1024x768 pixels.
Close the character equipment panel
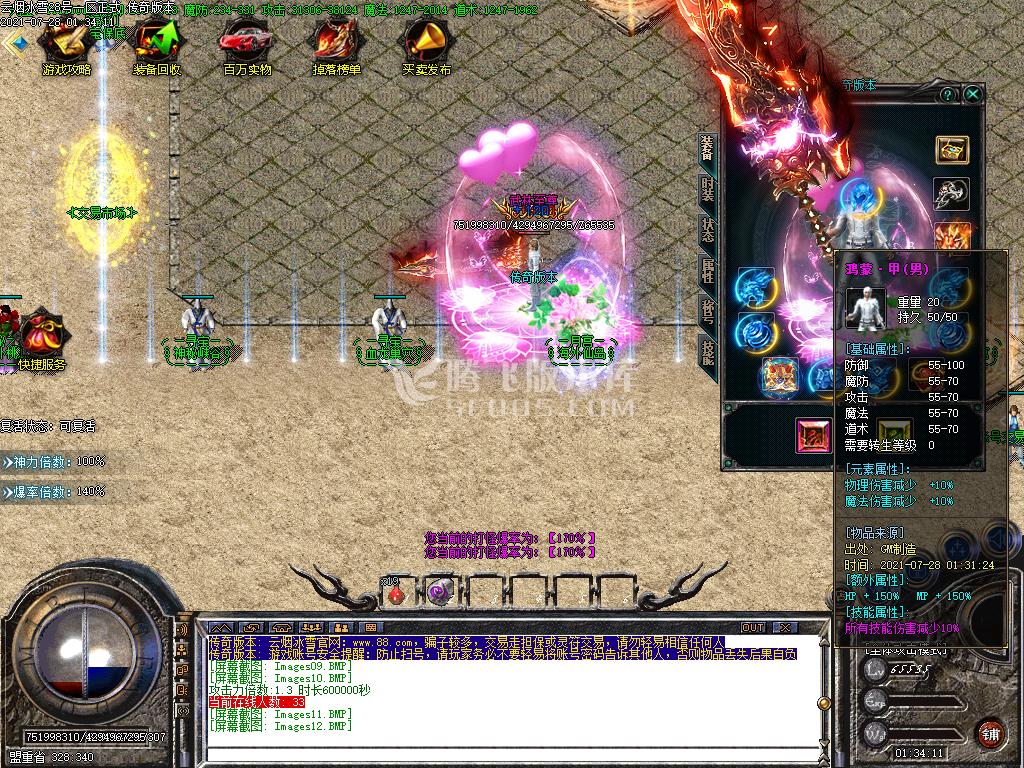pyautogui.click(x=972, y=94)
